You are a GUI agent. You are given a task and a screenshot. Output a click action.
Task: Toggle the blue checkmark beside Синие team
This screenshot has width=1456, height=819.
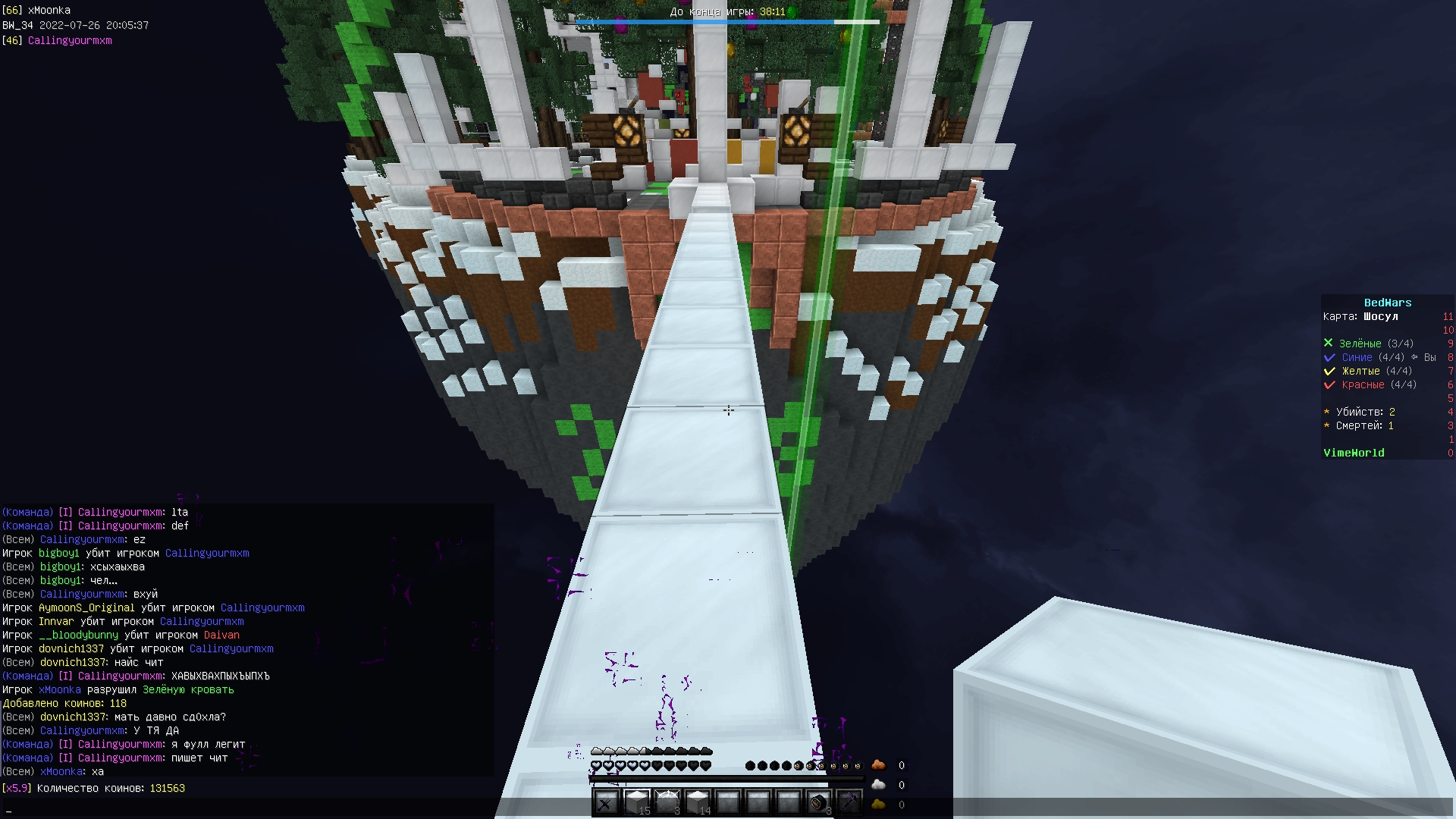tap(1329, 357)
